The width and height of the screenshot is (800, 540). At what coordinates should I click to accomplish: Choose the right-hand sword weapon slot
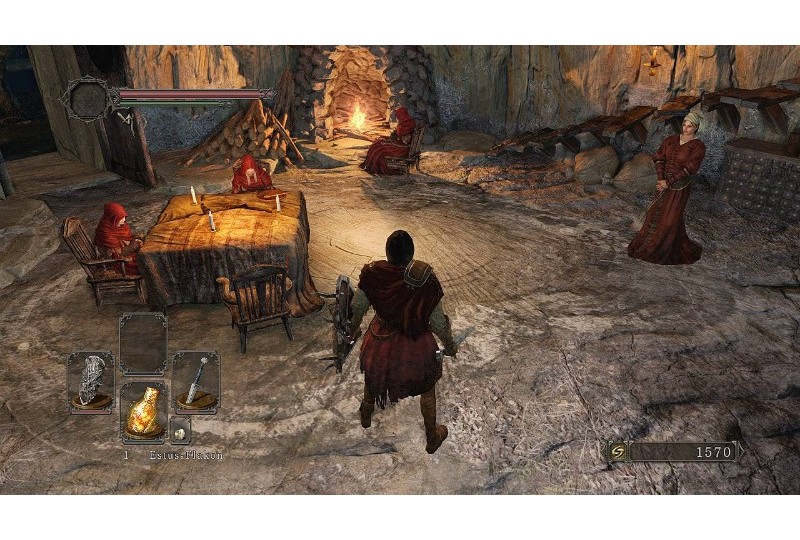coord(195,381)
